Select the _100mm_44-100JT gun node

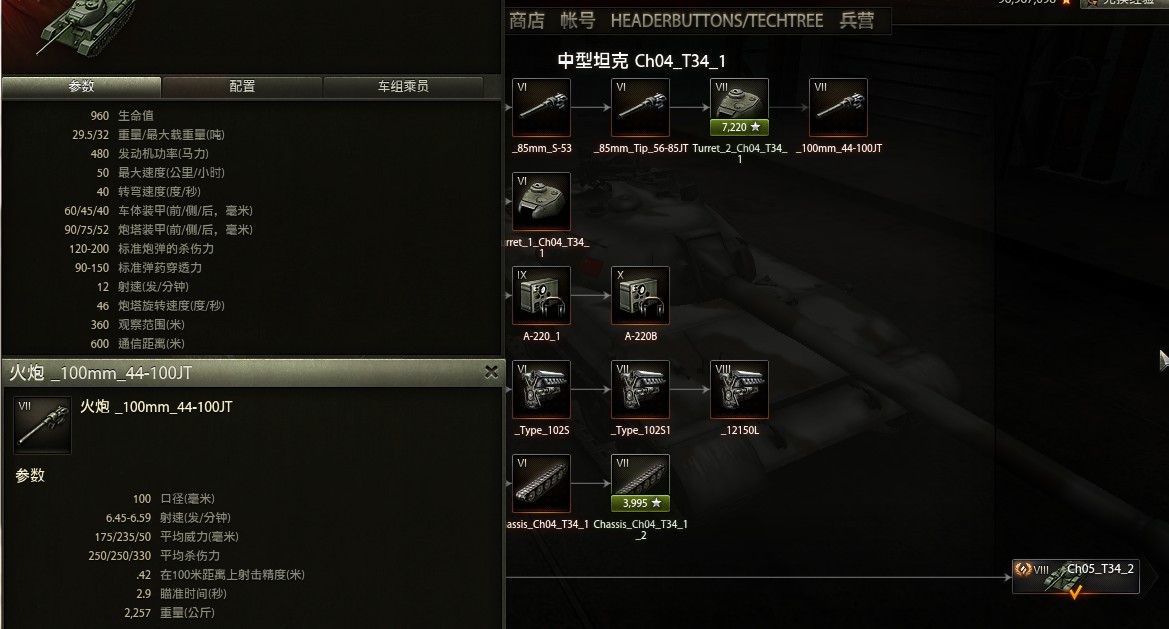838,107
